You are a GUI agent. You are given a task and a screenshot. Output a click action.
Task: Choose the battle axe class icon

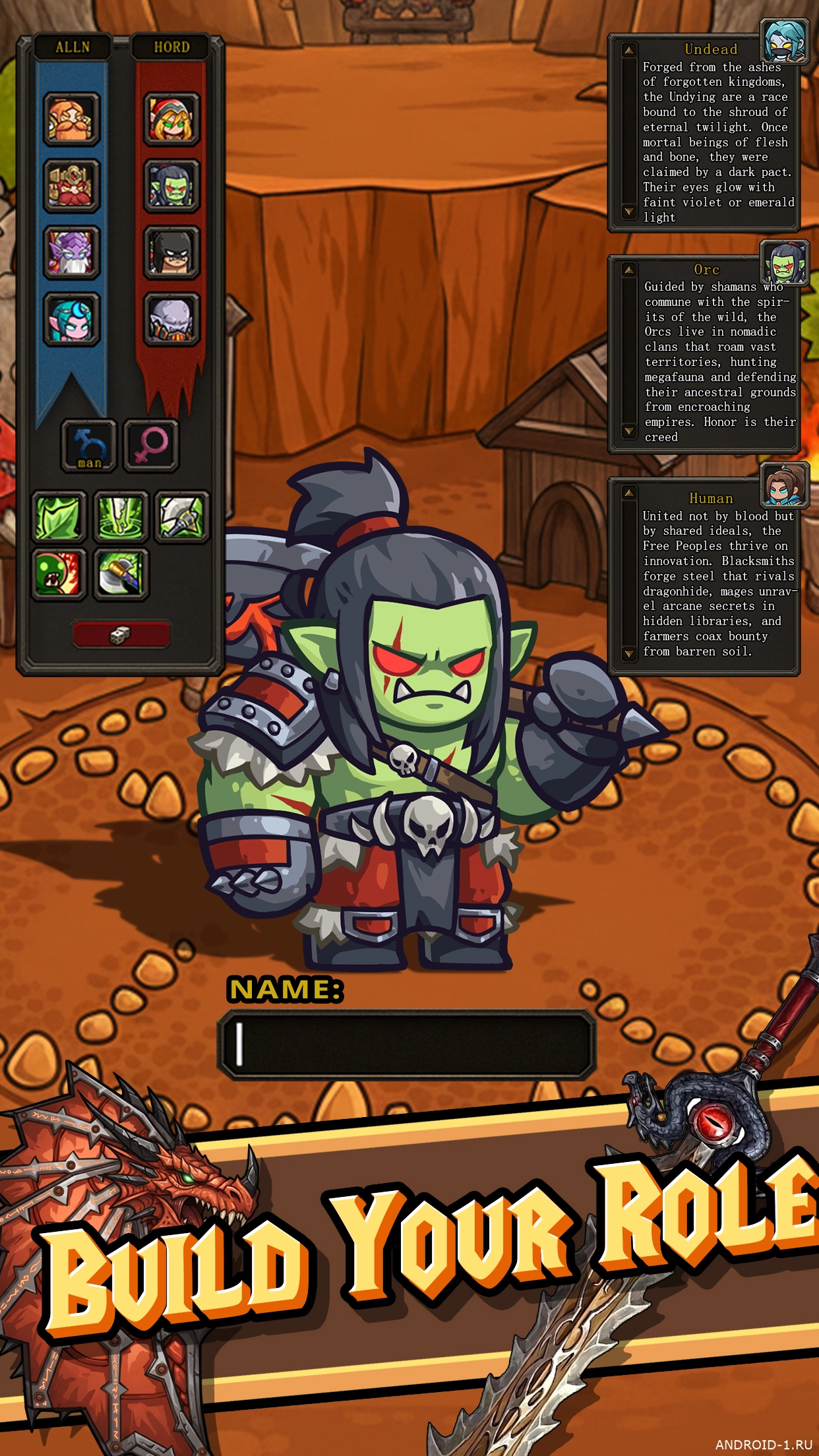point(121,574)
